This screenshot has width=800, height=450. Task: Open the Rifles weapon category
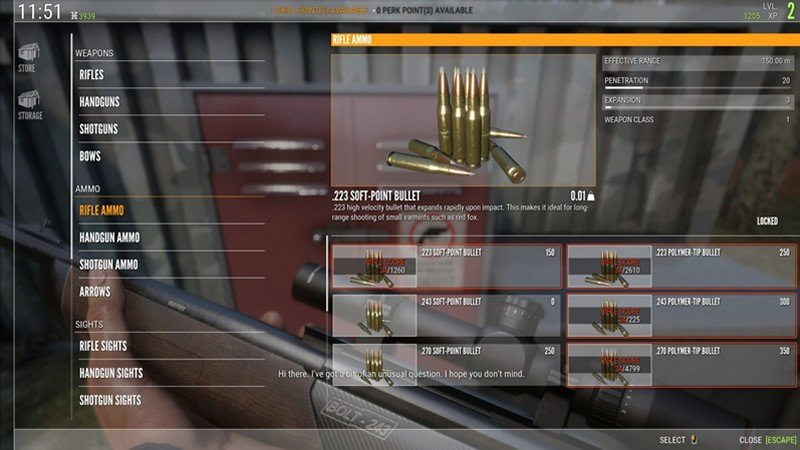pos(92,75)
